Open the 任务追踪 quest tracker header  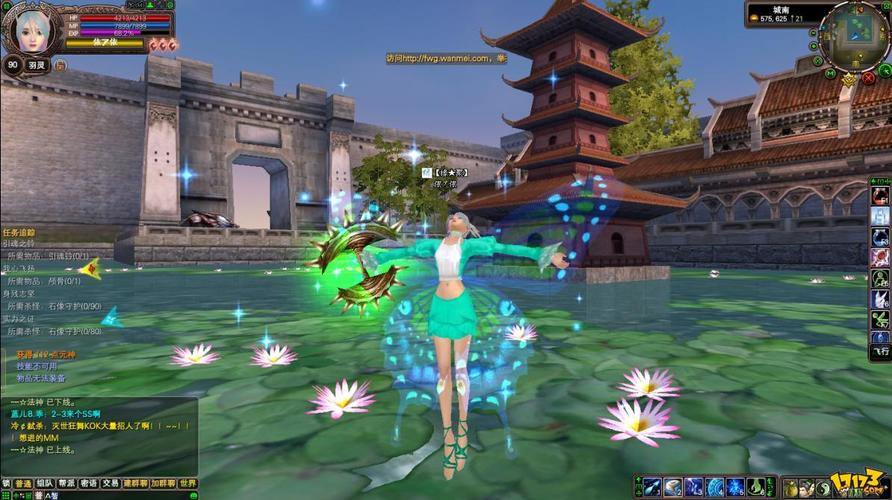point(20,232)
